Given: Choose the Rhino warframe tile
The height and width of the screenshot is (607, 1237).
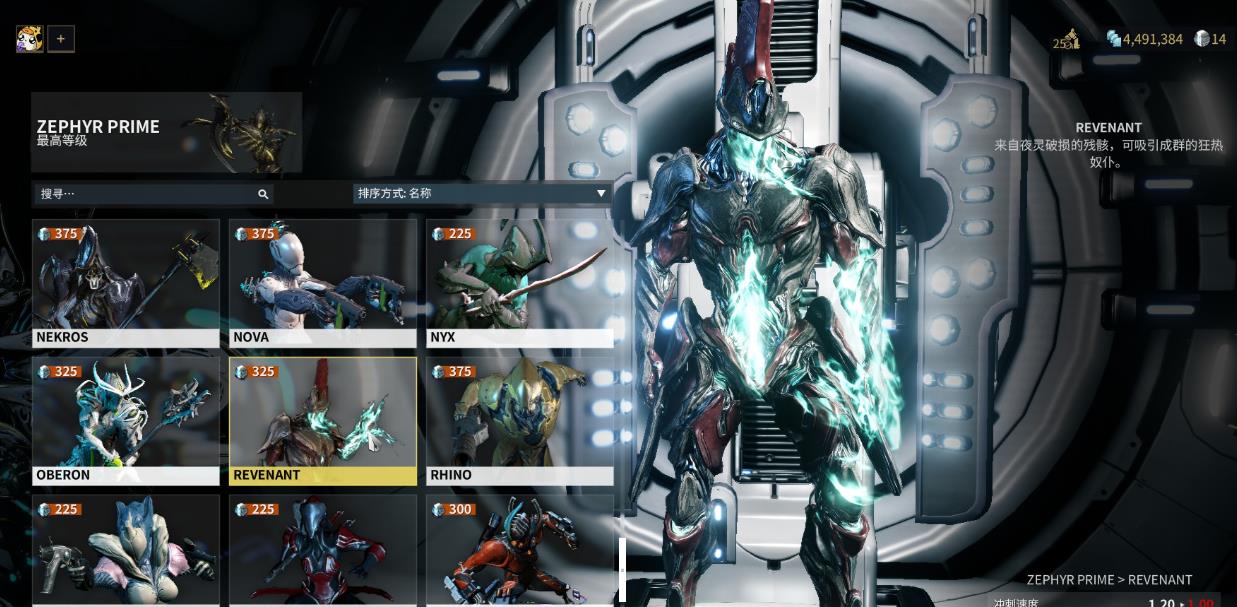Looking at the screenshot, I should coord(519,421).
